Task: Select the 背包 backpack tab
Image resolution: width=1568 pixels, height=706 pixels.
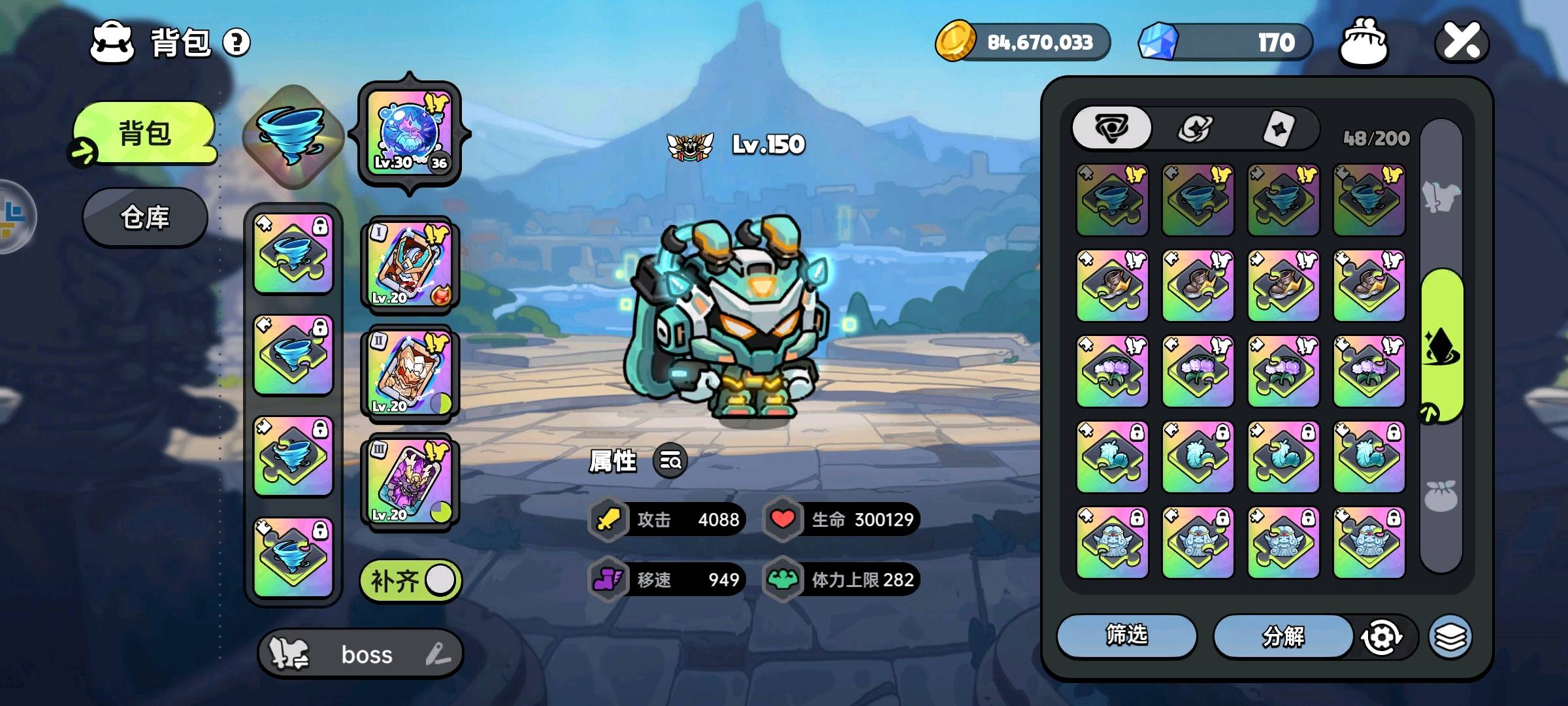Action: (x=145, y=133)
